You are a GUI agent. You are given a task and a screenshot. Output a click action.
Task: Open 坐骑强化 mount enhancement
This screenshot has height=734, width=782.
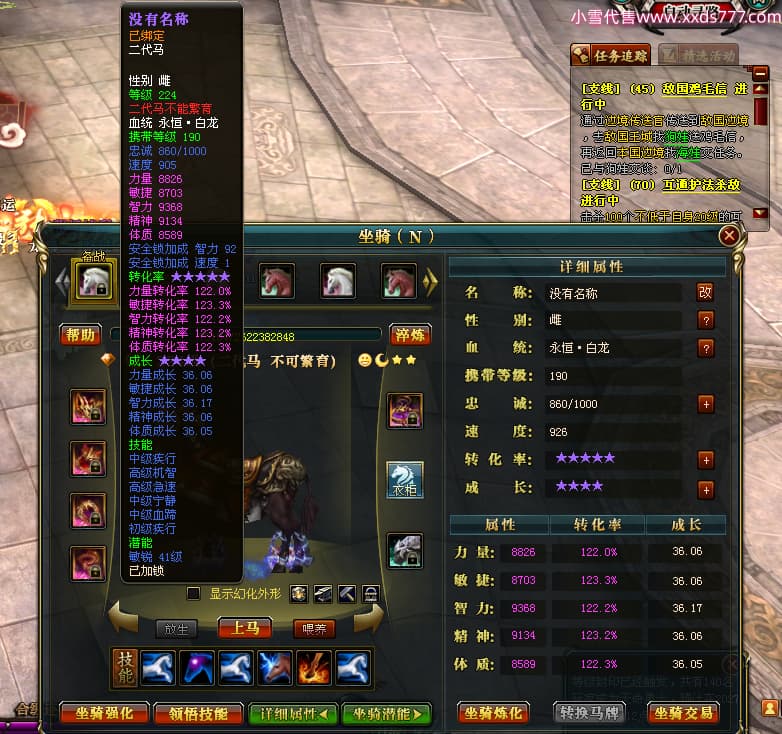104,713
